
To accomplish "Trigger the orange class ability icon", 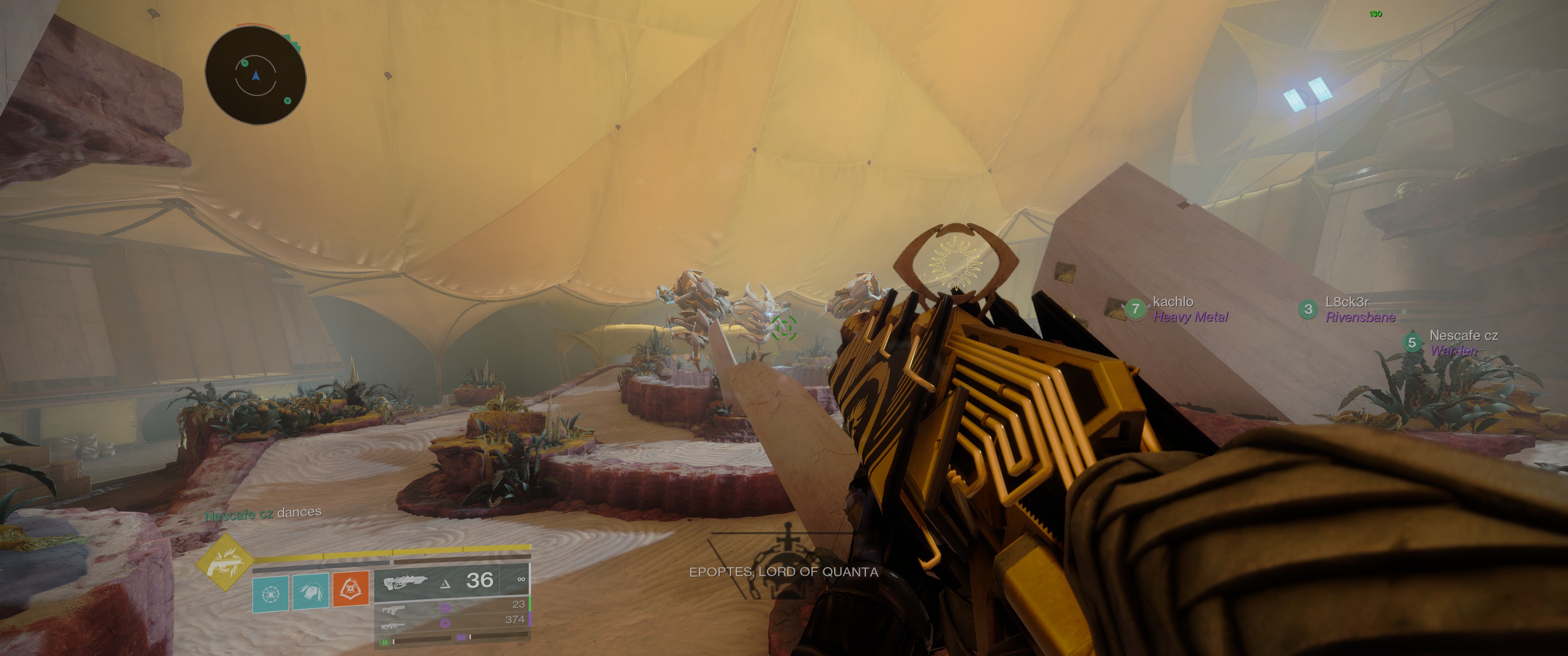I will (351, 589).
